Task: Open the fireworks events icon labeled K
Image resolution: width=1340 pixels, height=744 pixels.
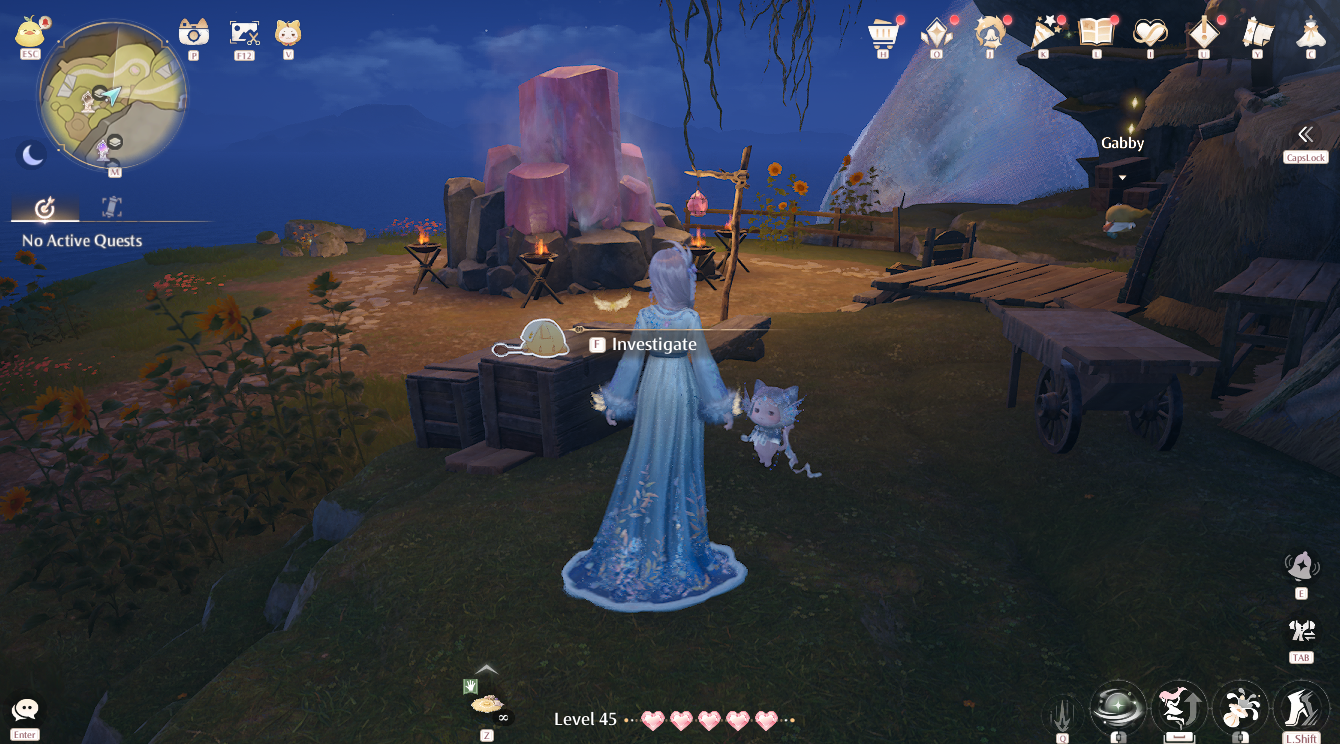Action: (x=1043, y=28)
